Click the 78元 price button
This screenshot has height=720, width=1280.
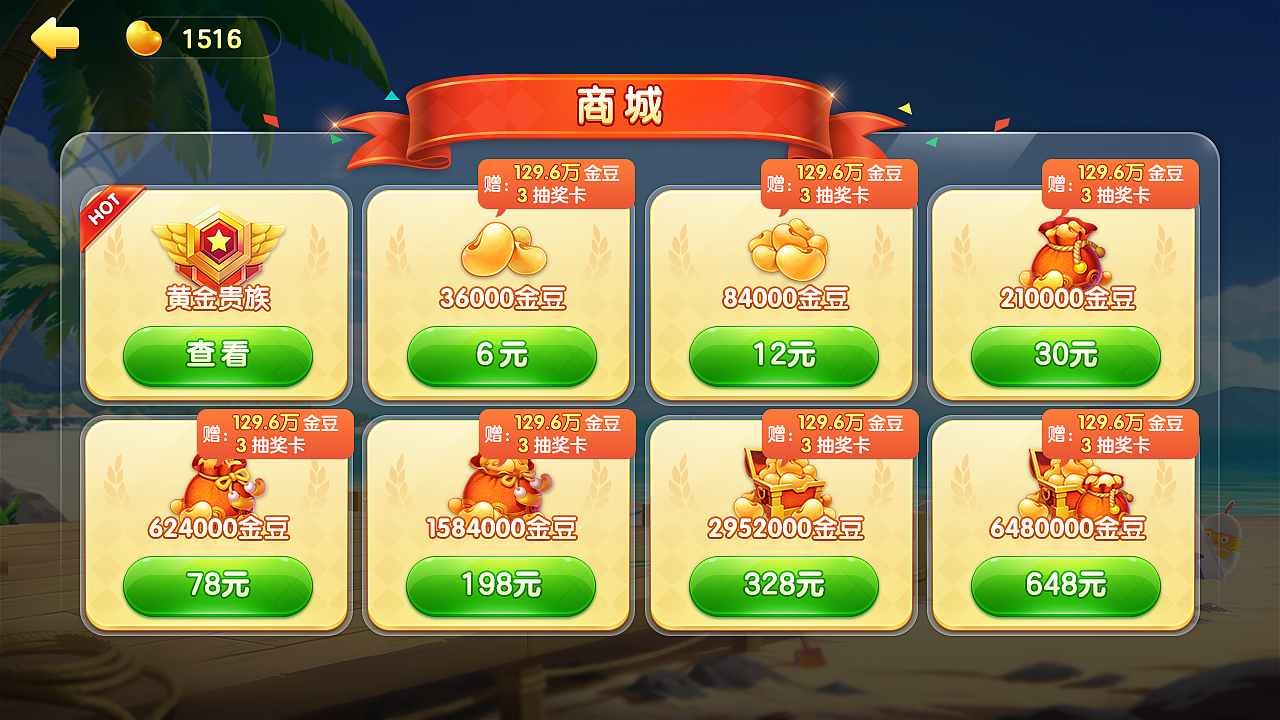click(218, 586)
